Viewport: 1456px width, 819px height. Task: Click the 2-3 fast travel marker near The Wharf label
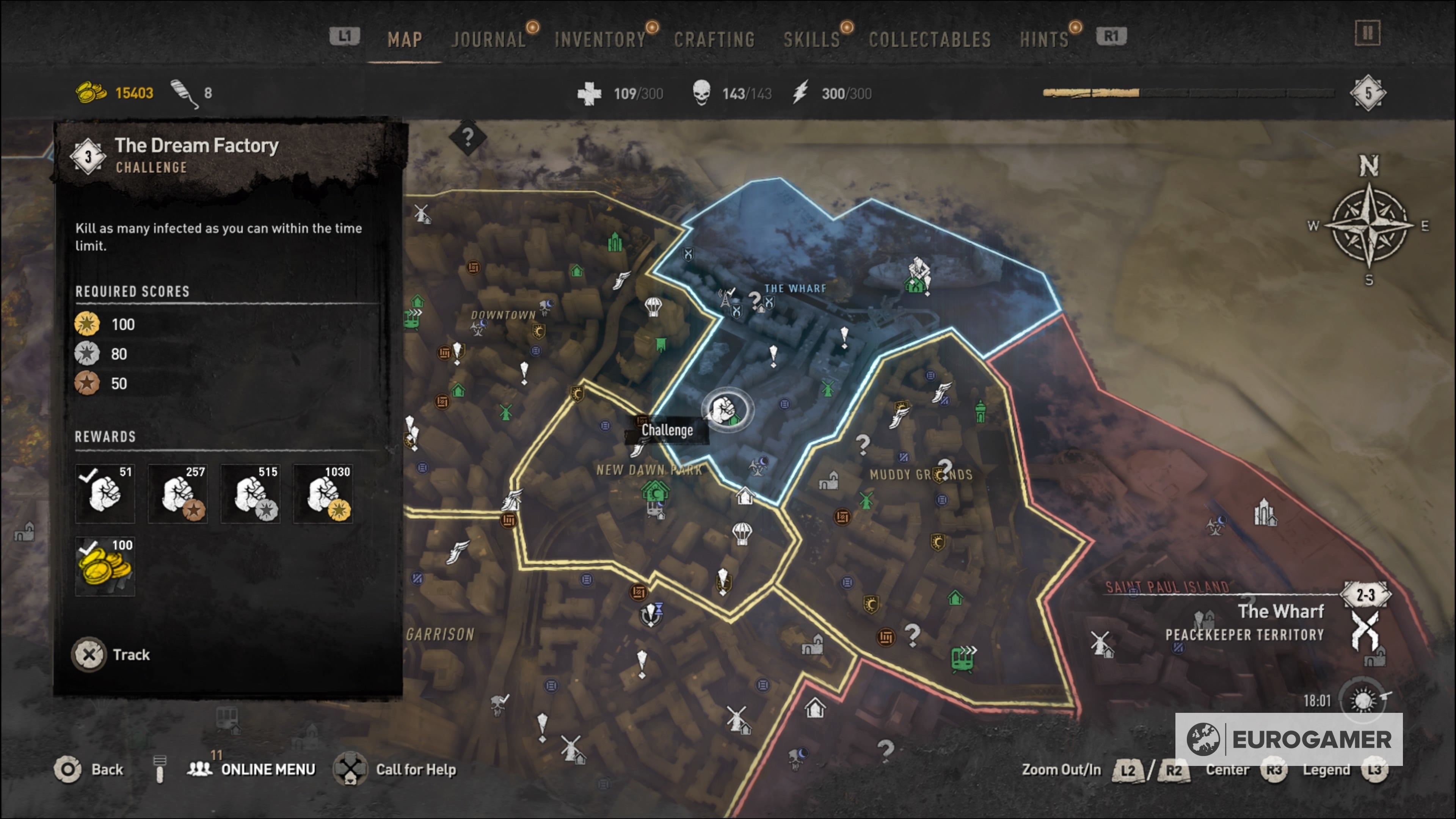click(x=1365, y=594)
